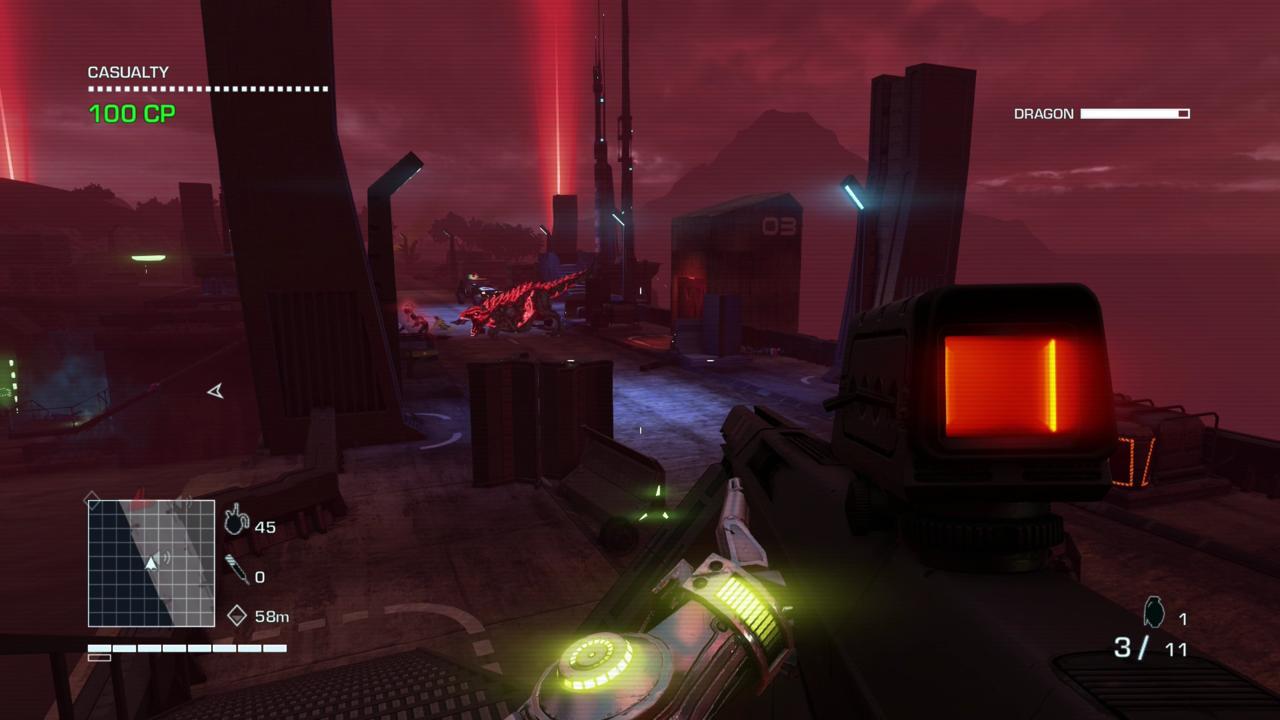Viewport: 1280px width, 720px height.
Task: Toggle the CASUALTY objective header
Action: pyautogui.click(x=127, y=72)
